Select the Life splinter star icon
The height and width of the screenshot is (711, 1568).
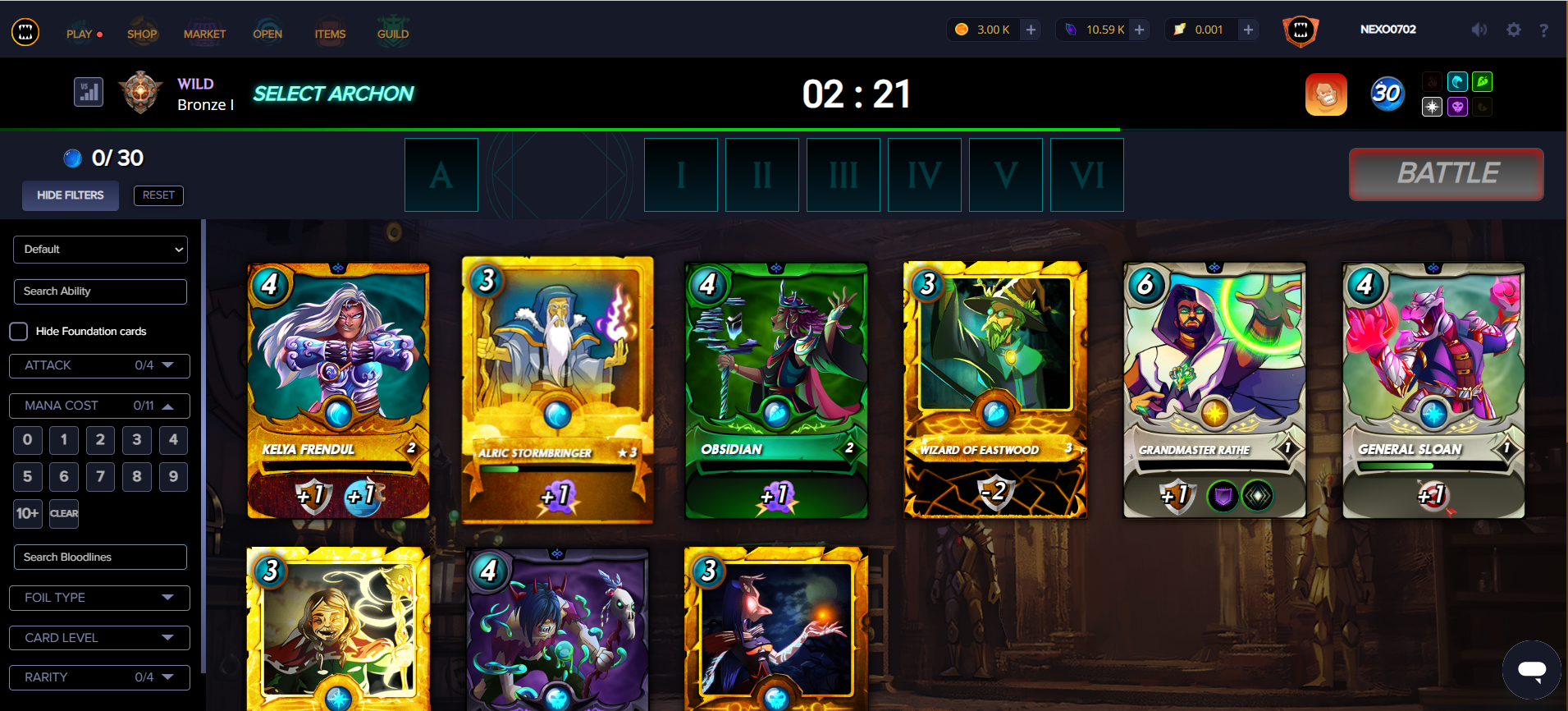1432,107
